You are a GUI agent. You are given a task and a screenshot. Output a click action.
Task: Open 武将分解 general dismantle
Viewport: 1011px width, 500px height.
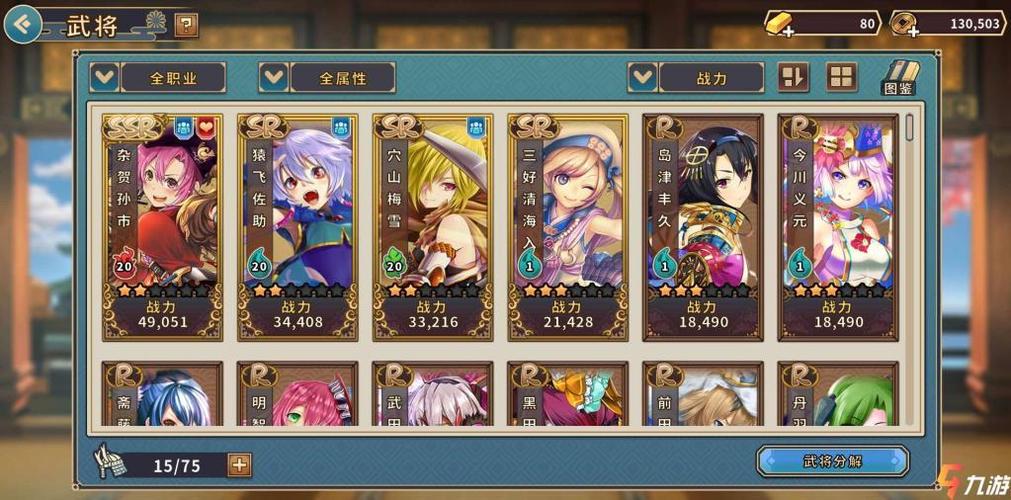(x=832, y=461)
